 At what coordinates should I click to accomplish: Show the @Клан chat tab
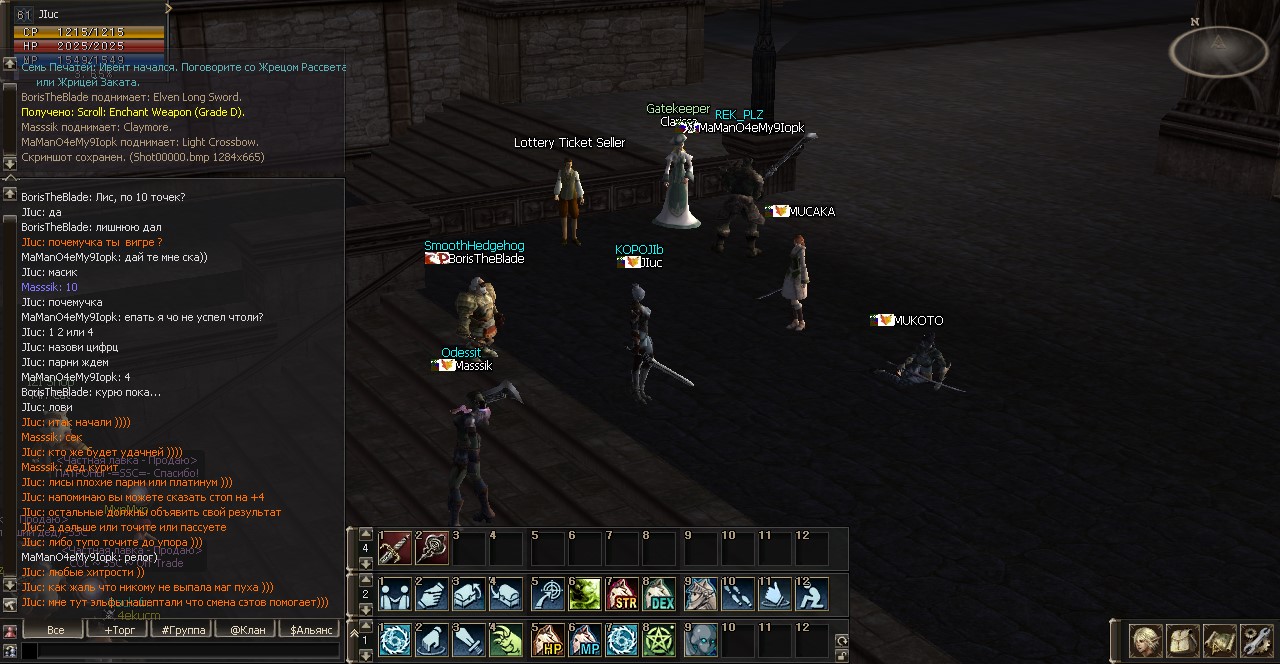(247, 630)
